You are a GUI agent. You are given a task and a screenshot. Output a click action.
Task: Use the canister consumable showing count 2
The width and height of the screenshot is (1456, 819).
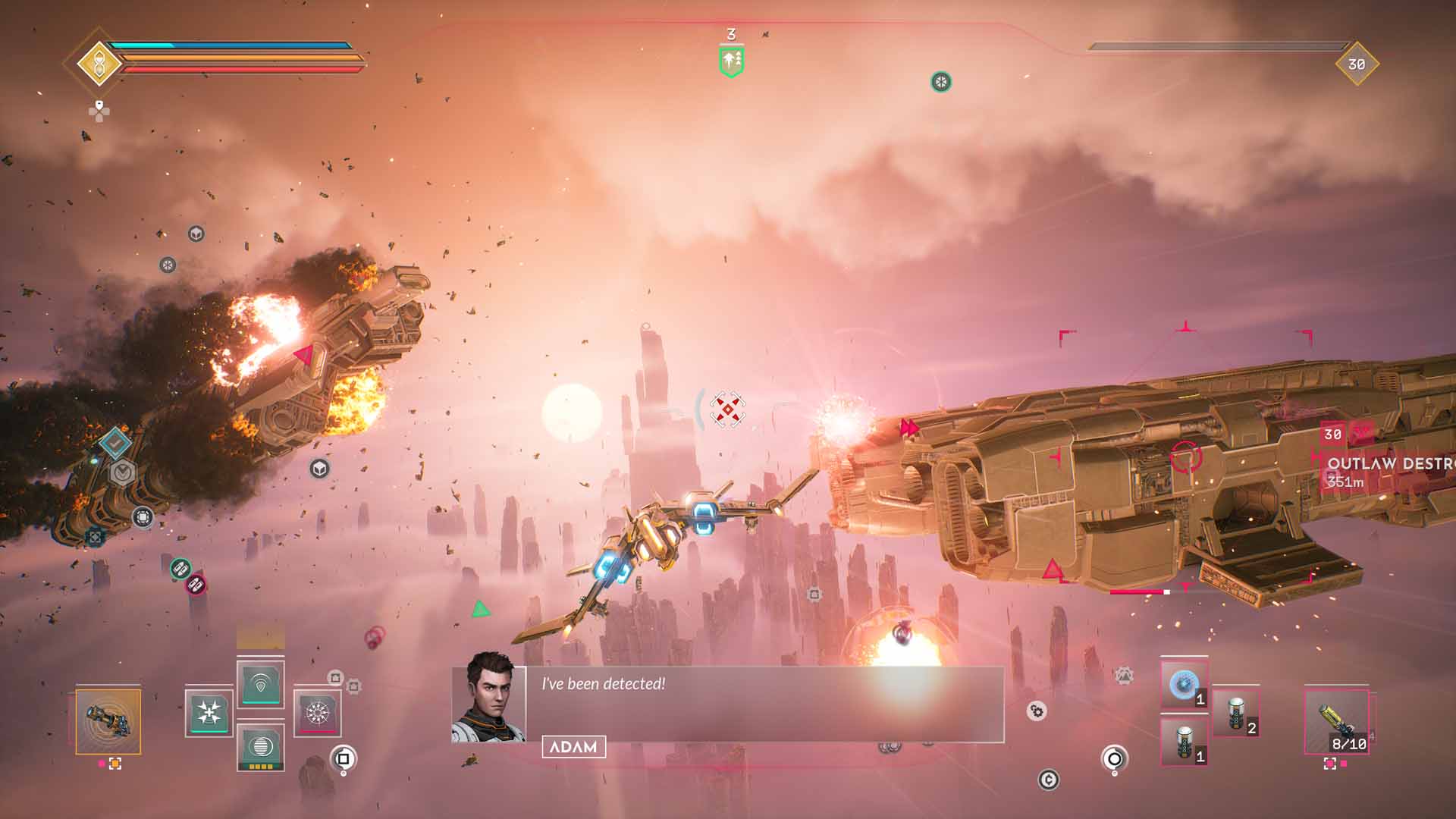tap(1236, 711)
